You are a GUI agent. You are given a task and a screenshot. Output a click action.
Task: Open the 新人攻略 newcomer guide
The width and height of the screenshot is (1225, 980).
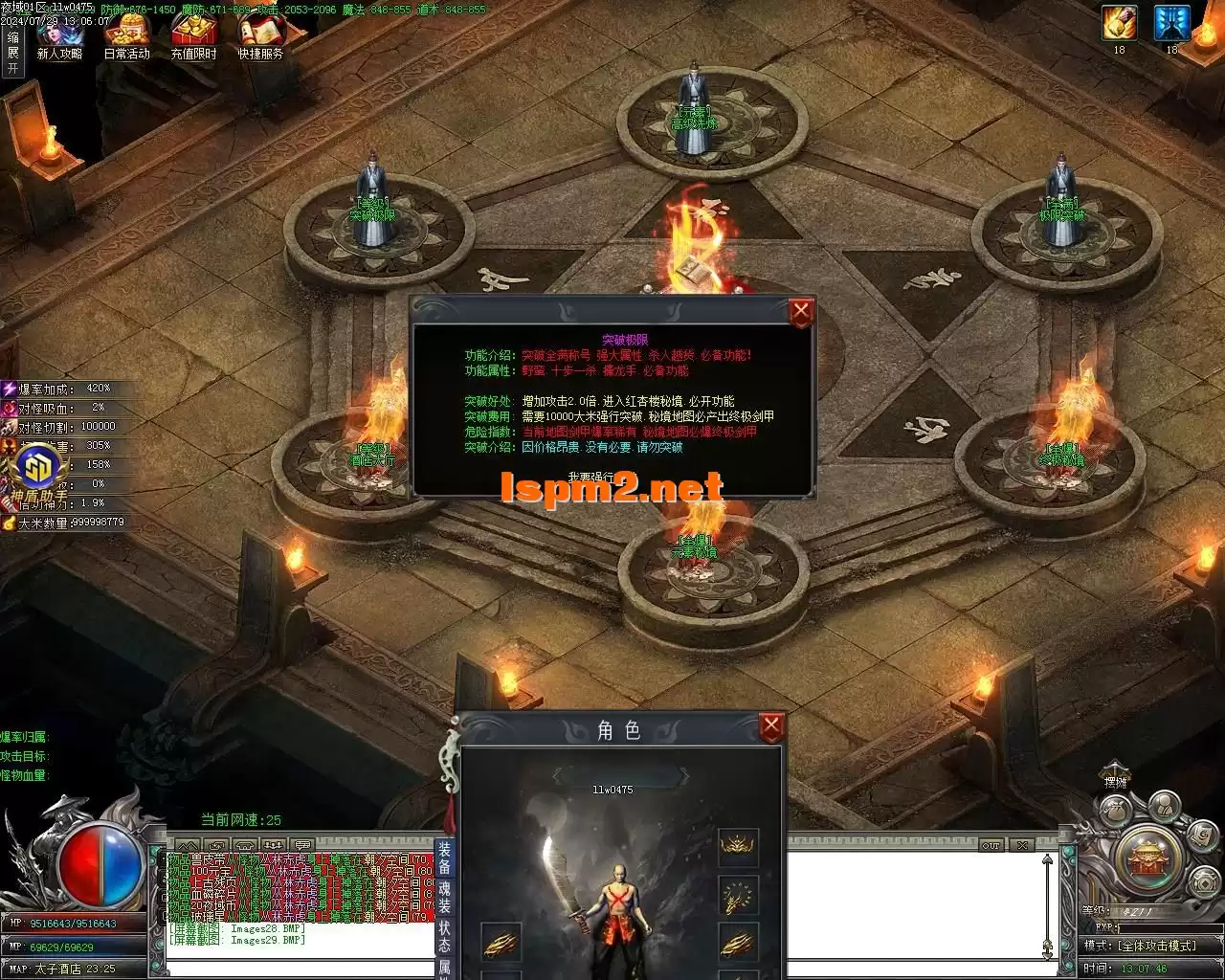[x=59, y=36]
